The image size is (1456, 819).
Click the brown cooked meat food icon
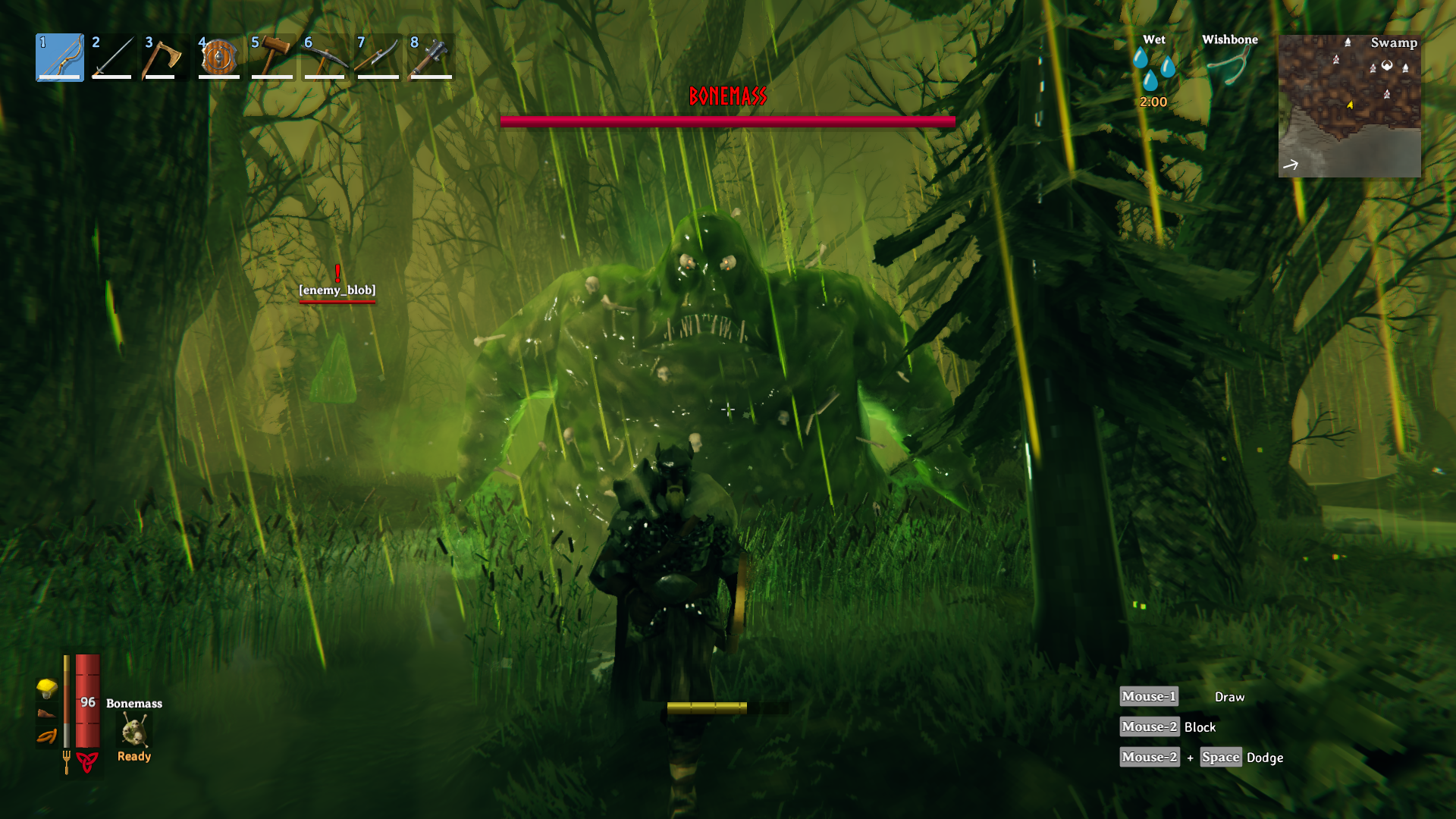(x=47, y=713)
